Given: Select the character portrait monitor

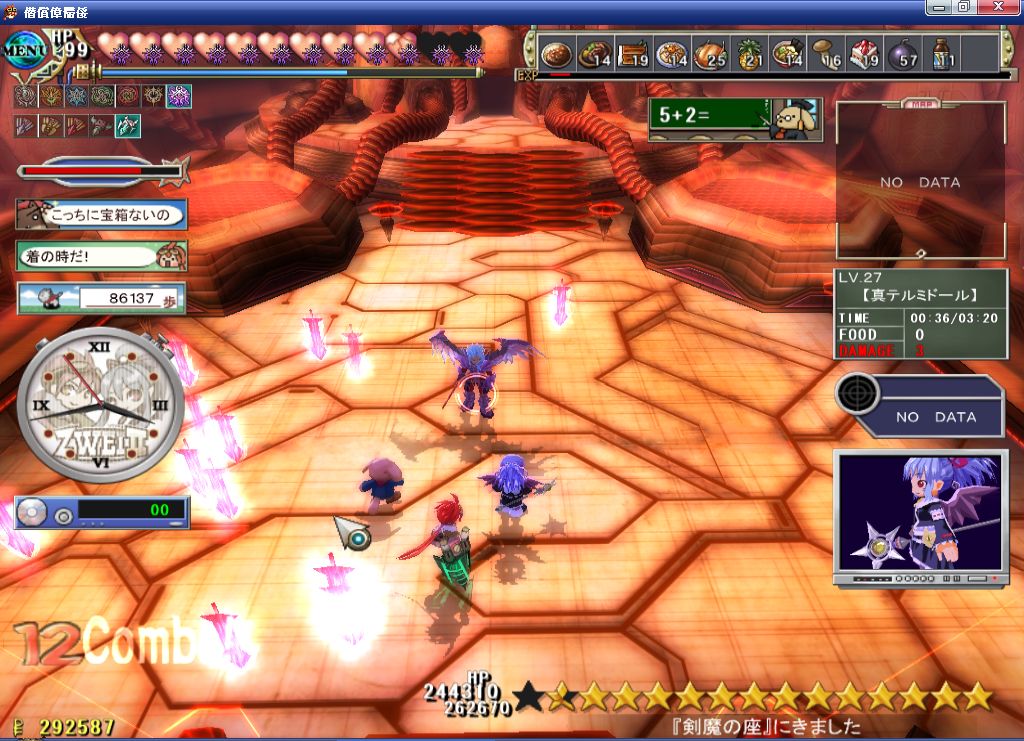Looking at the screenshot, I should pos(920,515).
